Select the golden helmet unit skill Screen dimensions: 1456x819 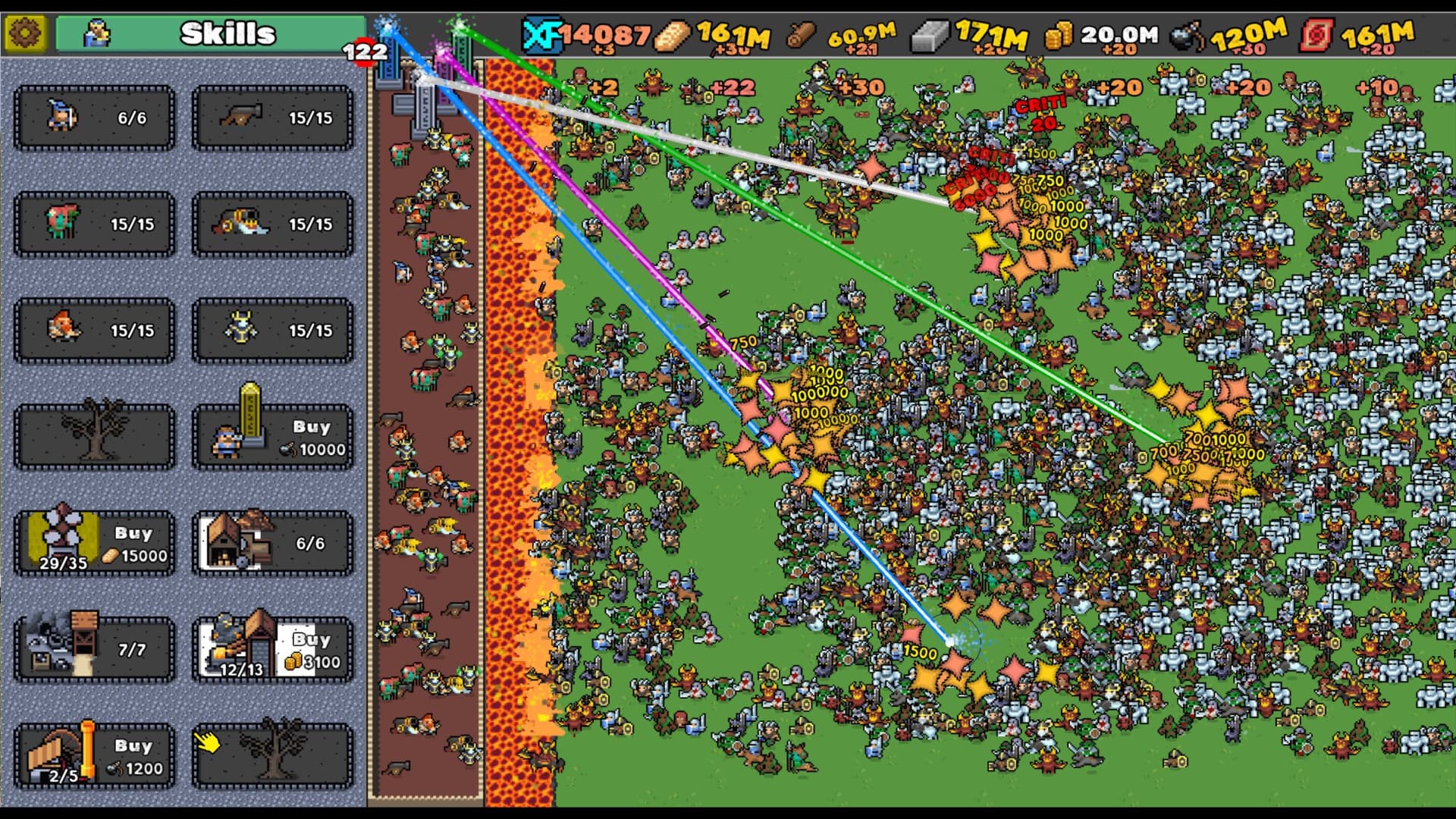(x=271, y=224)
